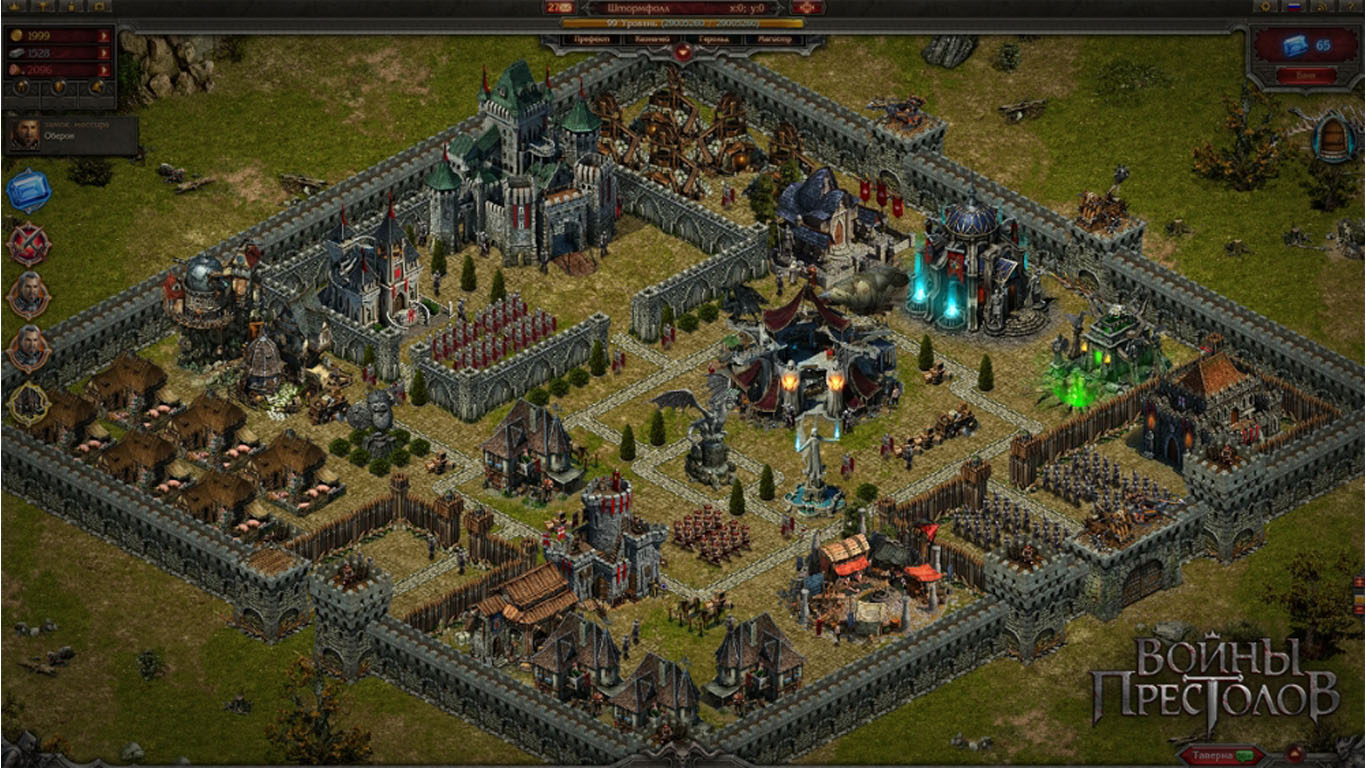Click the sapphire count panel
1366x768 pixels.
click(1305, 46)
